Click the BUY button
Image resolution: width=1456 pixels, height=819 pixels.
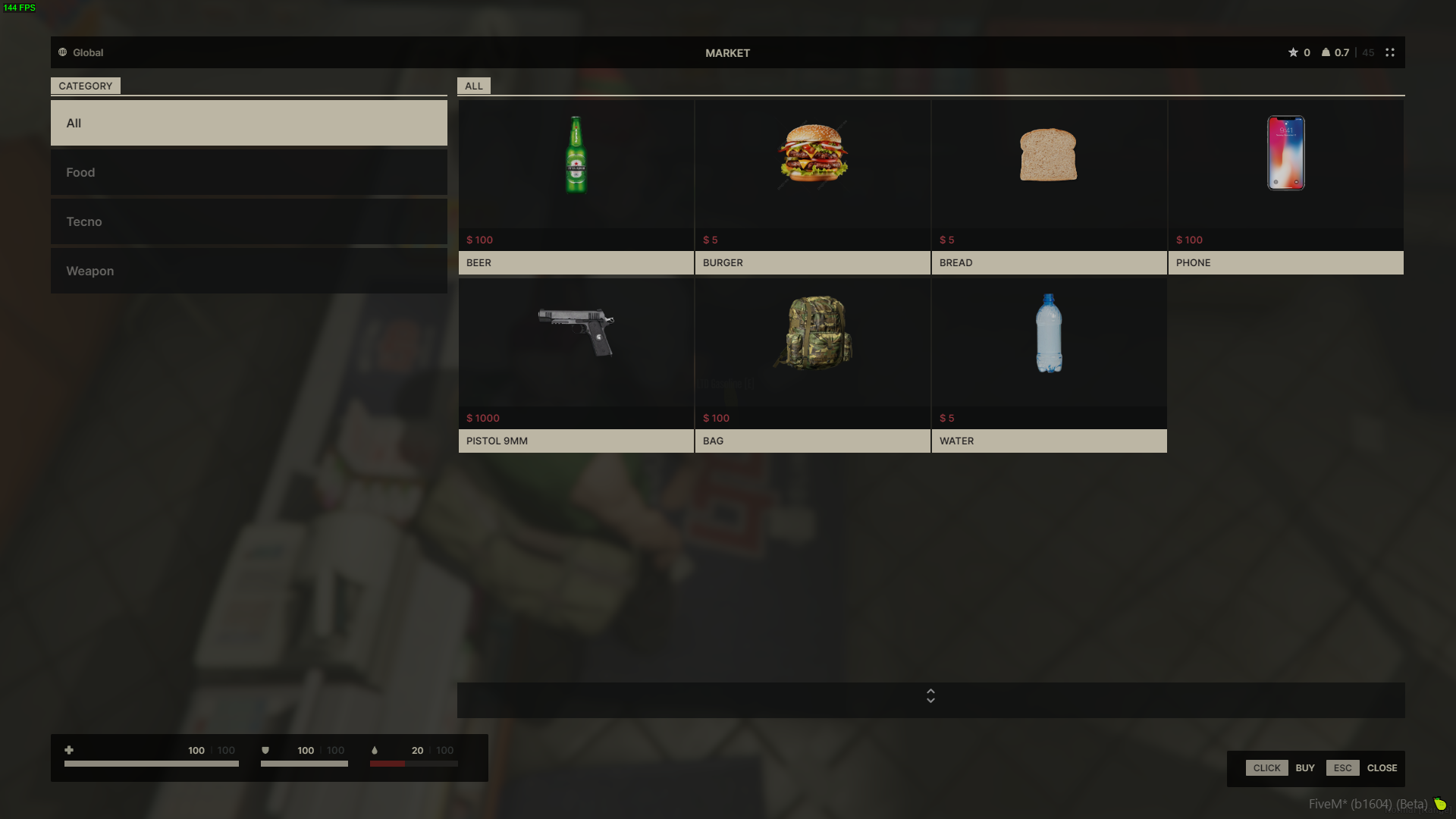pyautogui.click(x=1305, y=767)
